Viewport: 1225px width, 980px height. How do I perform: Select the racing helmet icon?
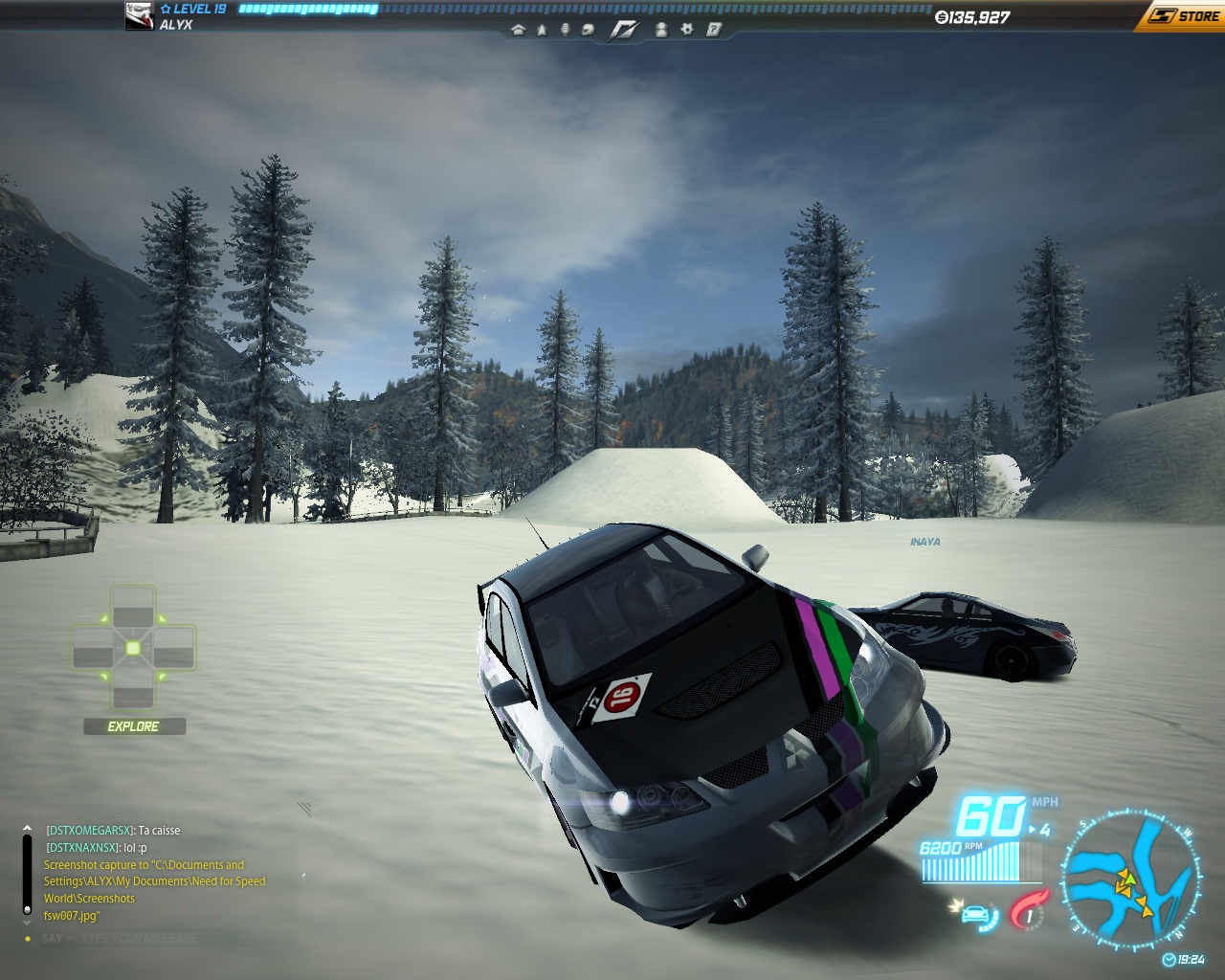pos(588,30)
